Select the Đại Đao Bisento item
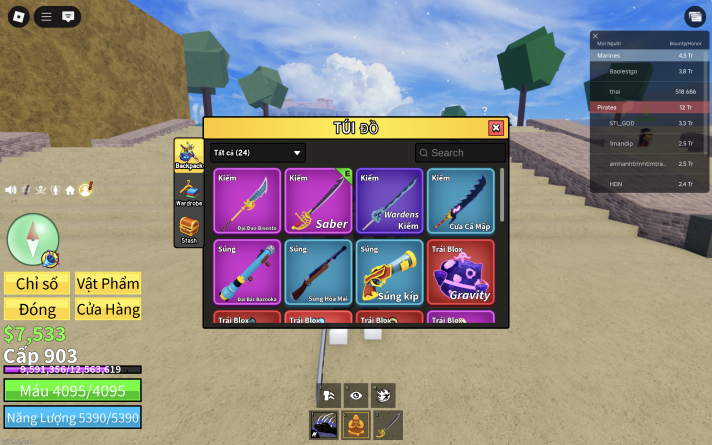Image resolution: width=712 pixels, height=445 pixels. click(x=247, y=200)
